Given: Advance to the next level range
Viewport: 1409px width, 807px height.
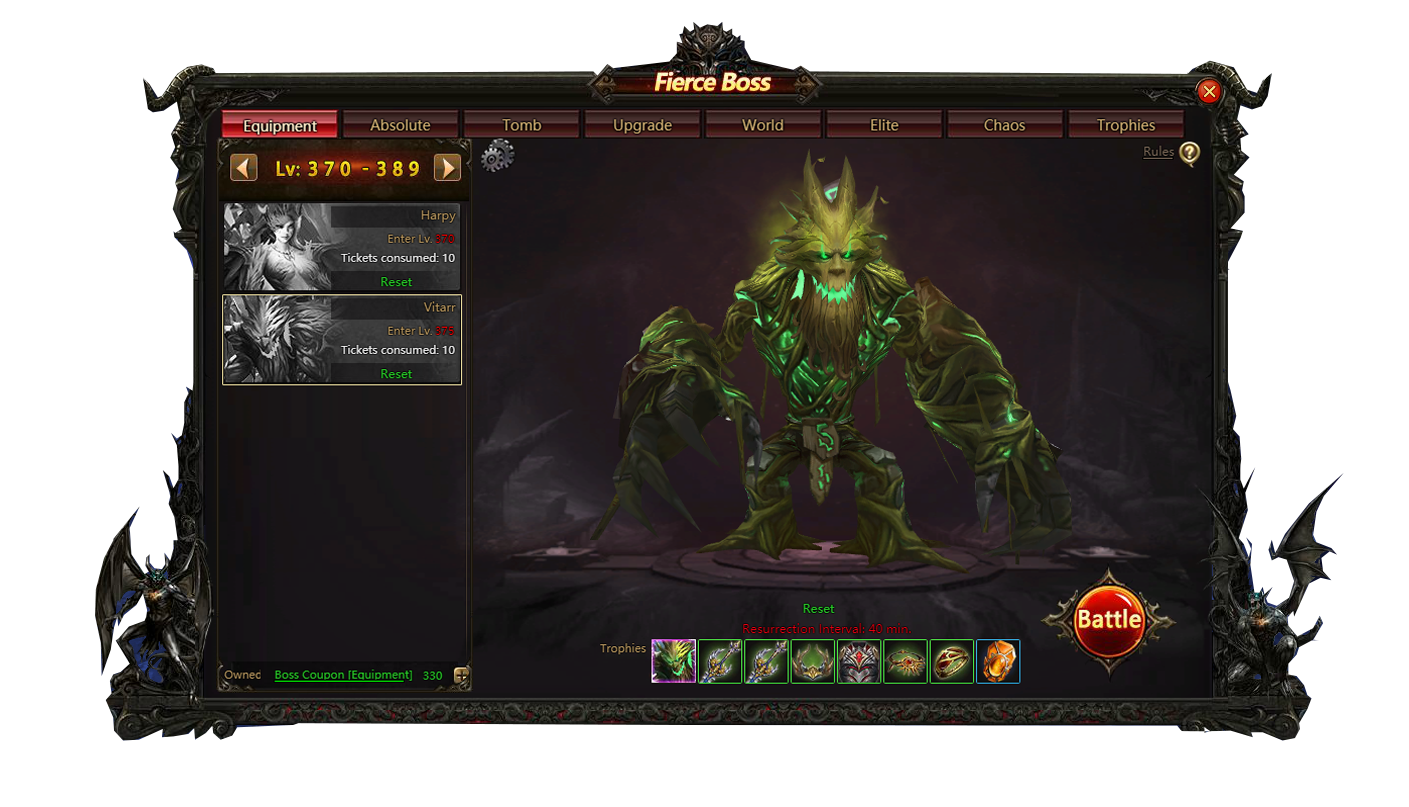Looking at the screenshot, I should pyautogui.click(x=447, y=168).
